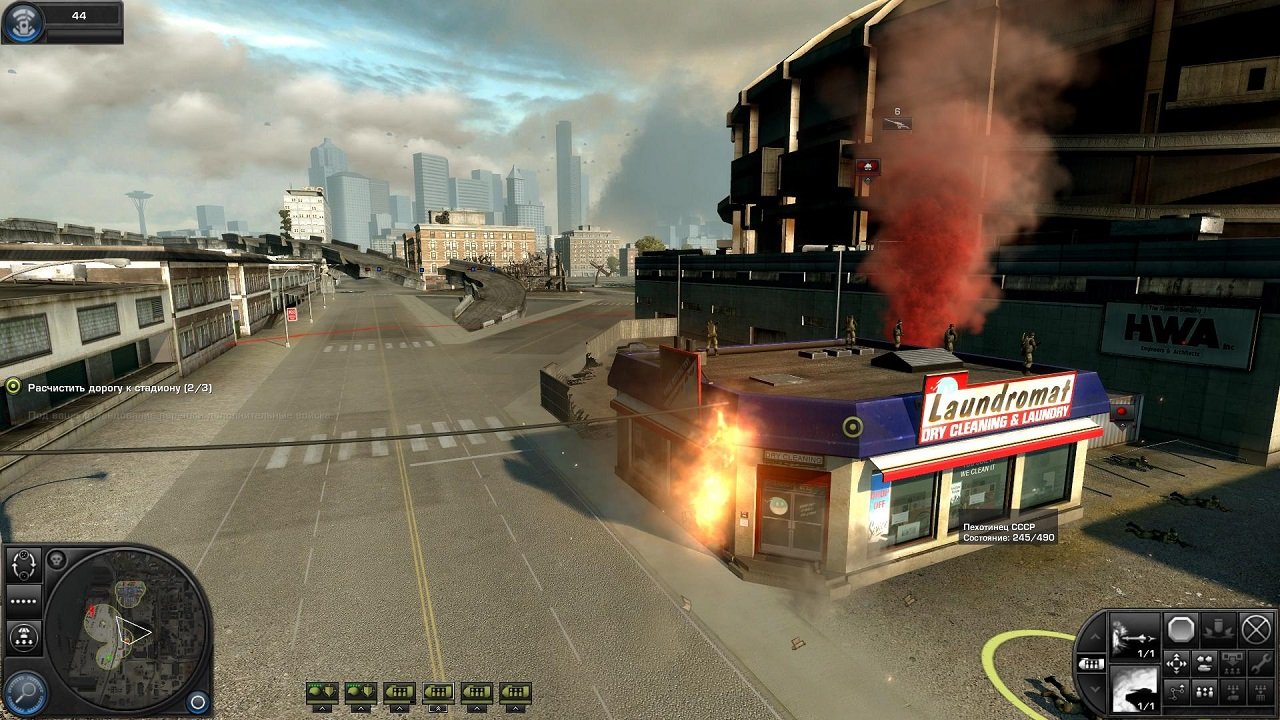
Task: Click the scroll-up arrow on the ability panel
Action: pyautogui.click(x=1094, y=636)
